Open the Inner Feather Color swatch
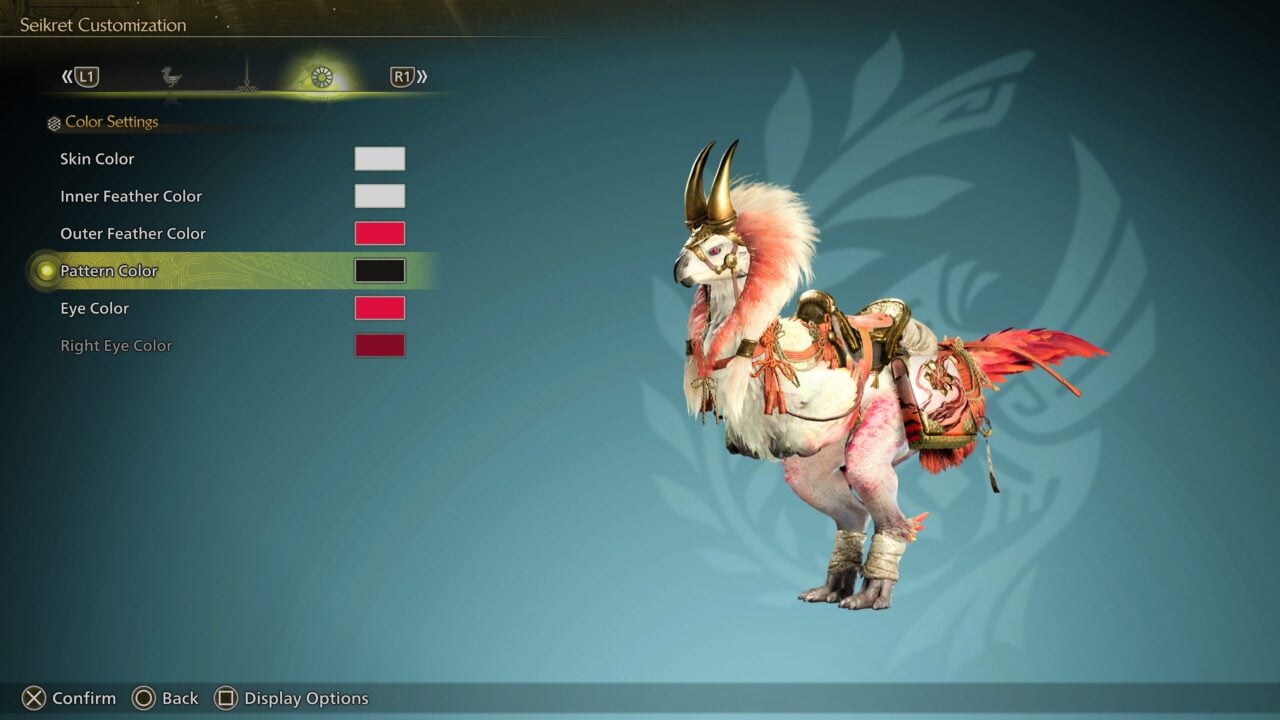Image resolution: width=1280 pixels, height=720 pixels. coord(380,195)
